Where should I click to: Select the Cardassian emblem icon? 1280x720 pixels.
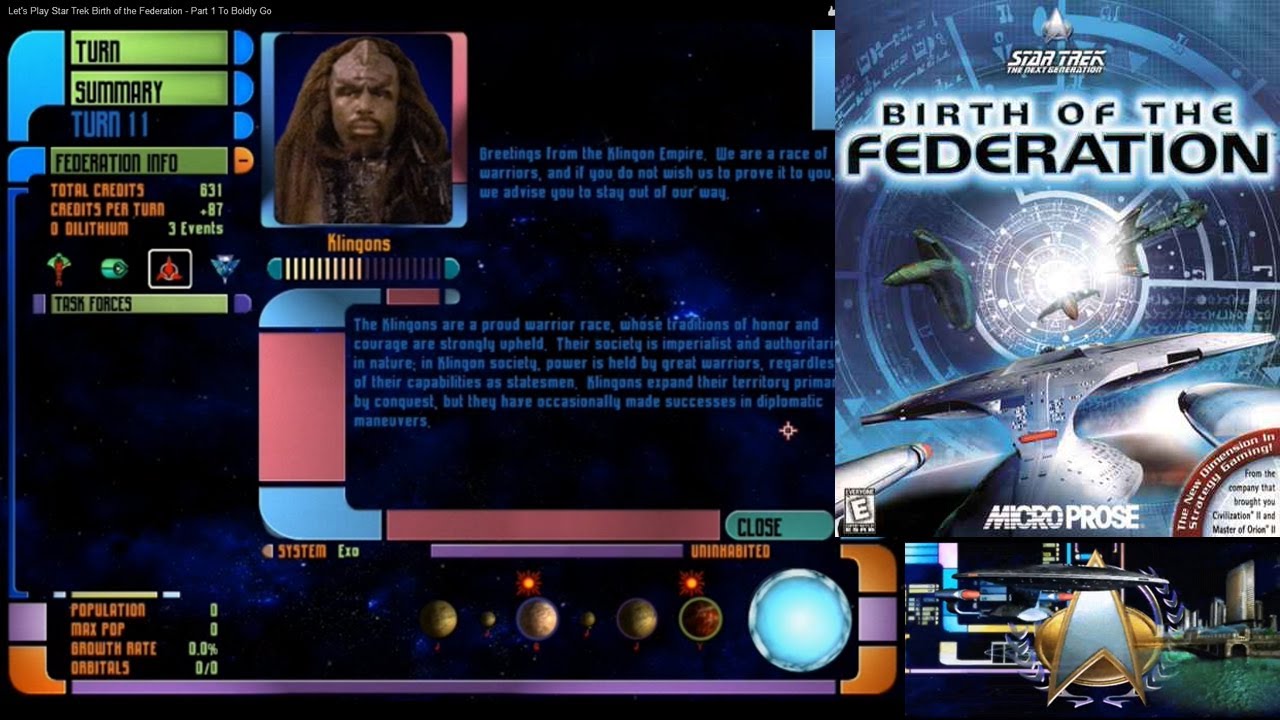tap(225, 268)
